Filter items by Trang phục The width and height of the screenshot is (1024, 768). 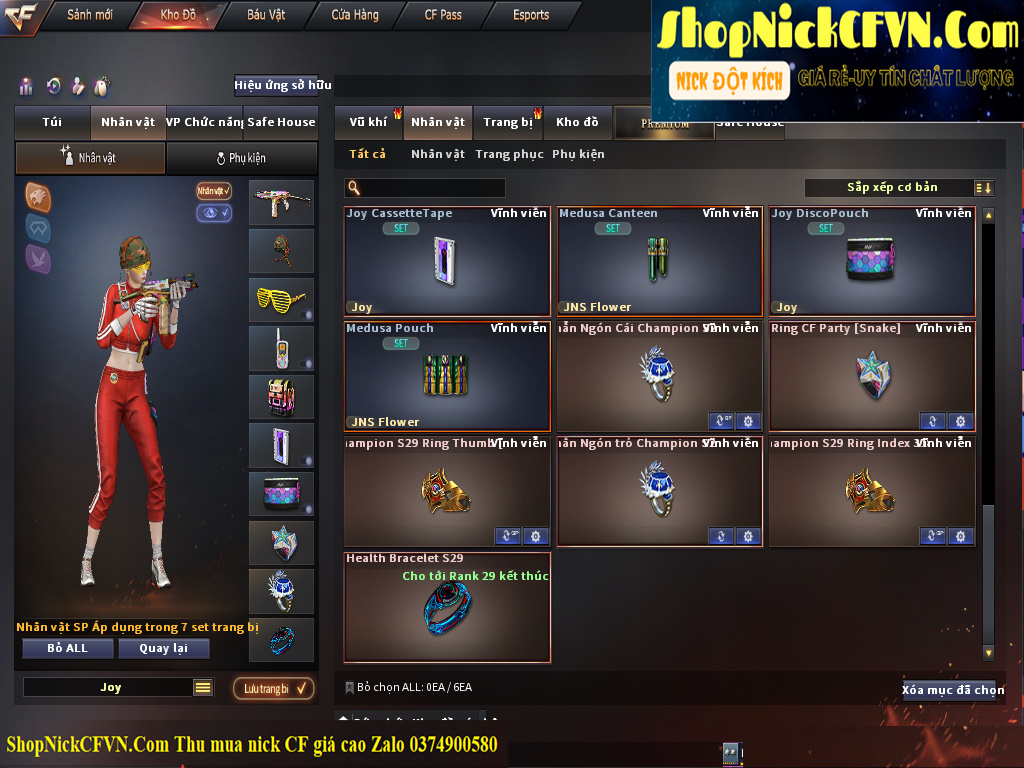(509, 154)
